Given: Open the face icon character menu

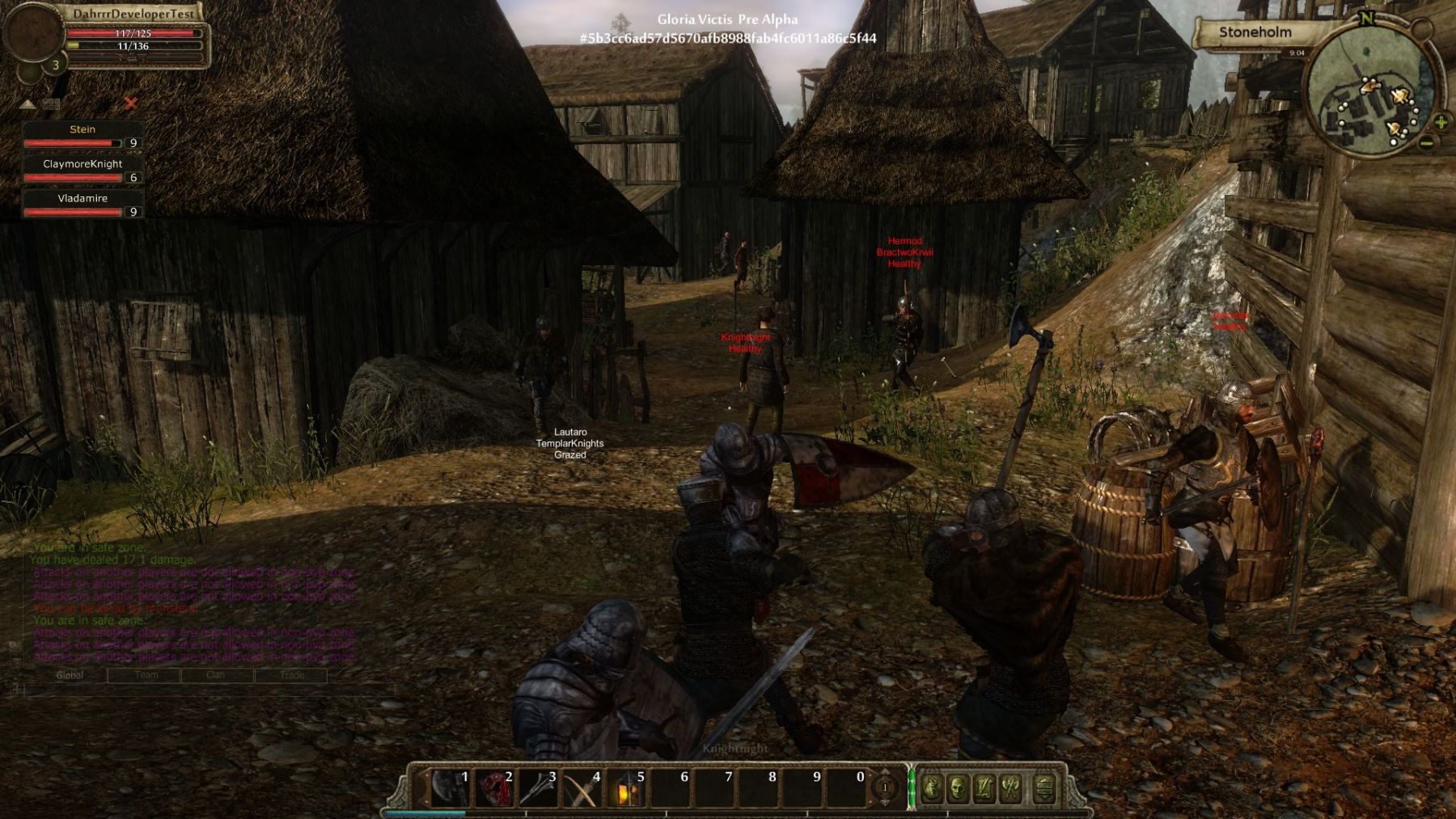Looking at the screenshot, I should click(x=958, y=787).
